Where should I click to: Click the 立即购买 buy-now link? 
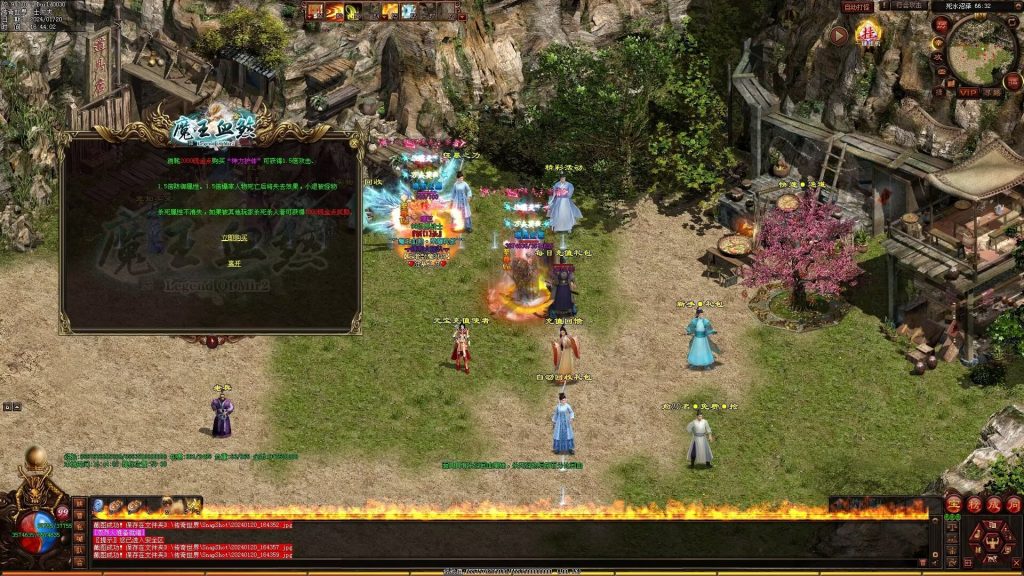[x=233, y=236]
